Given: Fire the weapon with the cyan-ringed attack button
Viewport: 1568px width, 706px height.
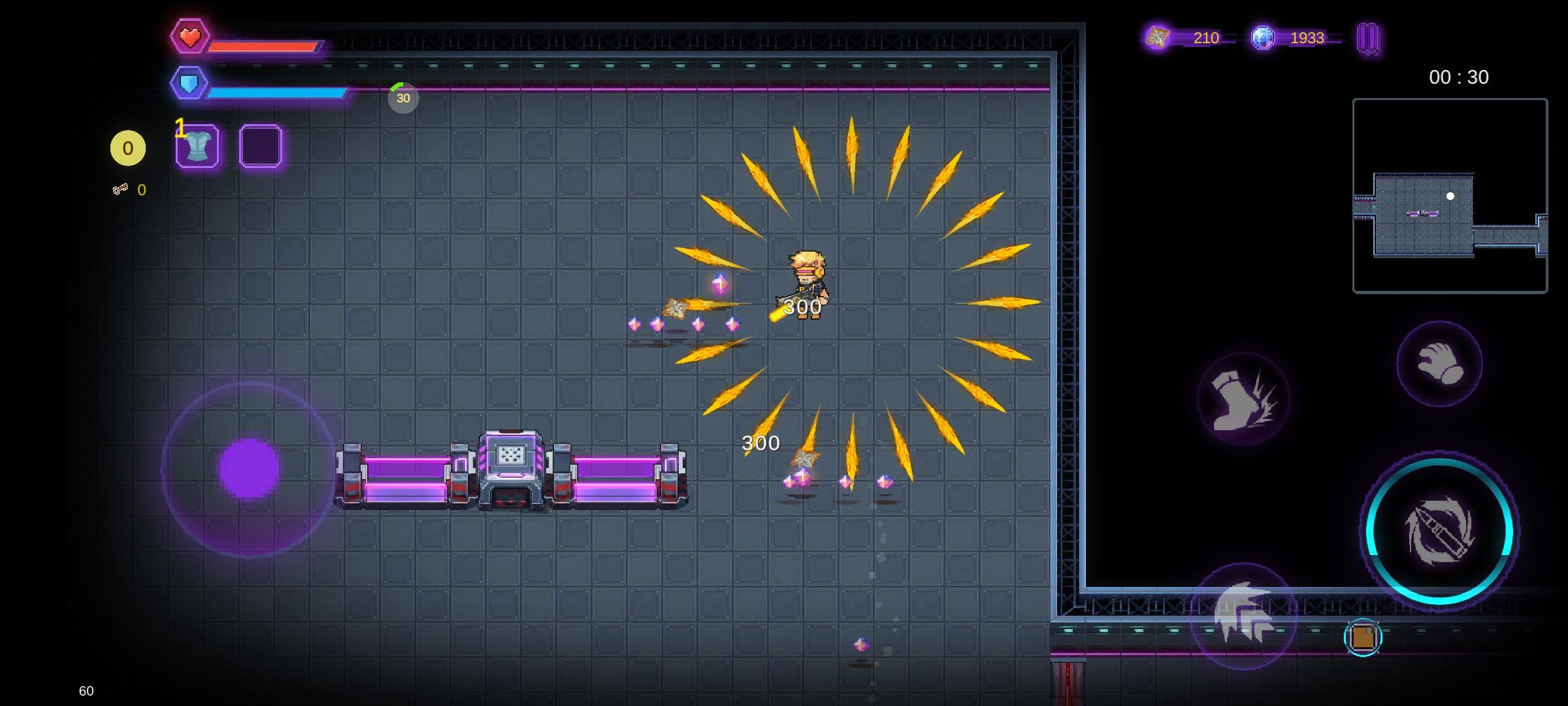Looking at the screenshot, I should 1439,531.
